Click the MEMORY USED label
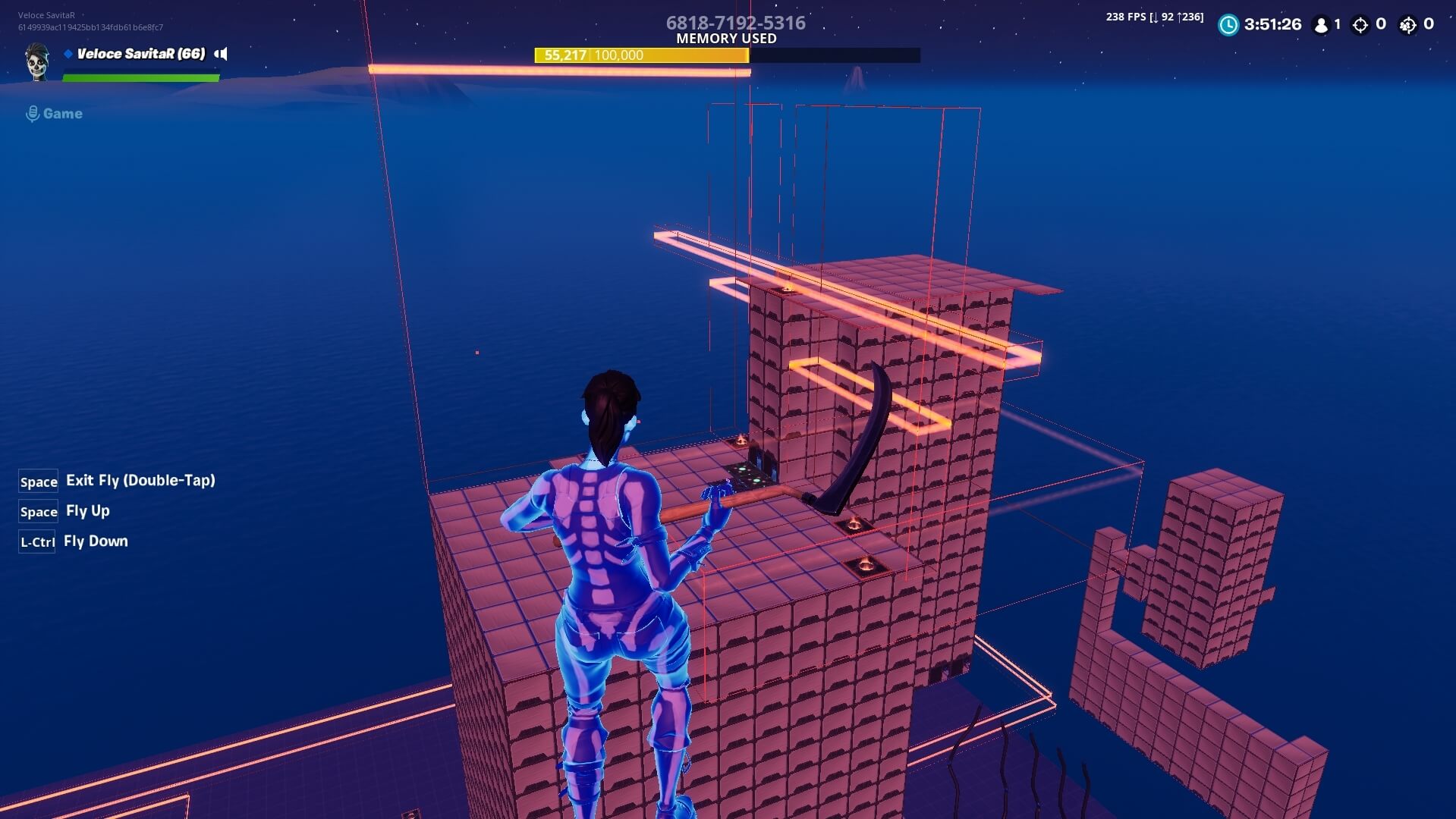1456x819 pixels. (727, 38)
